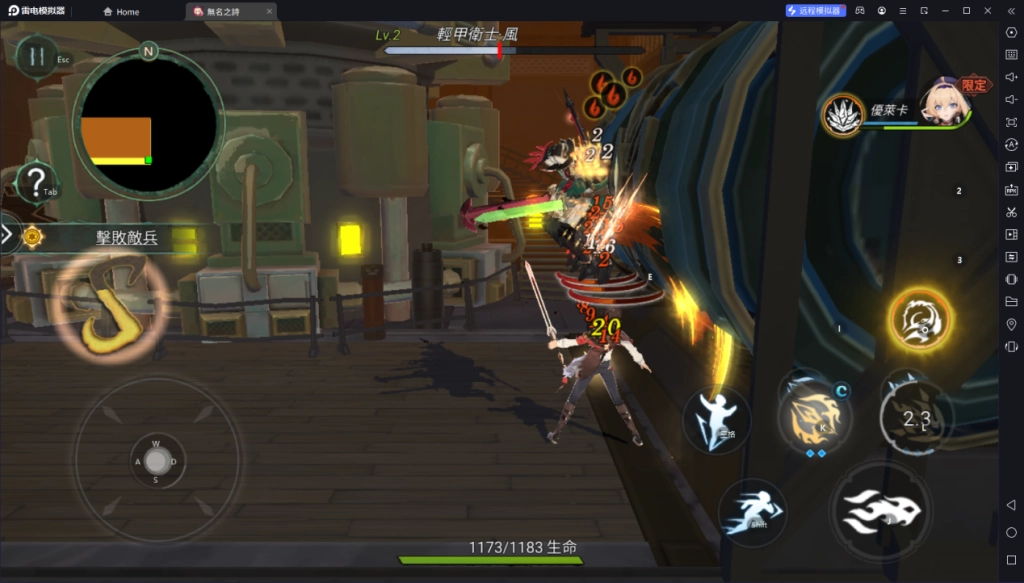Tap the skill on 2.3 cooldown

click(x=916, y=419)
